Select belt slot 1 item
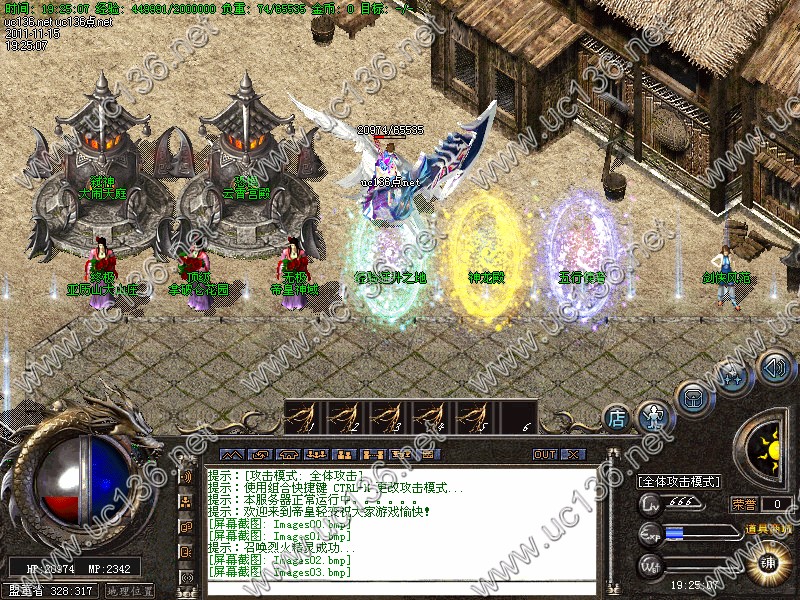 click(304, 416)
